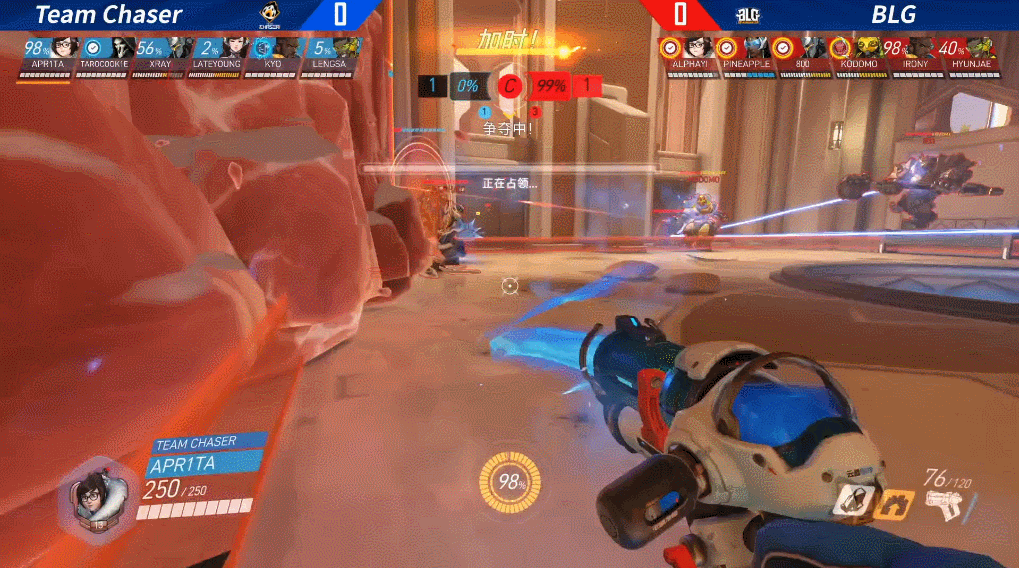Screen dimensions: 1019x568
Task: Select TAROCOOKIE's player card
Action: point(107,55)
